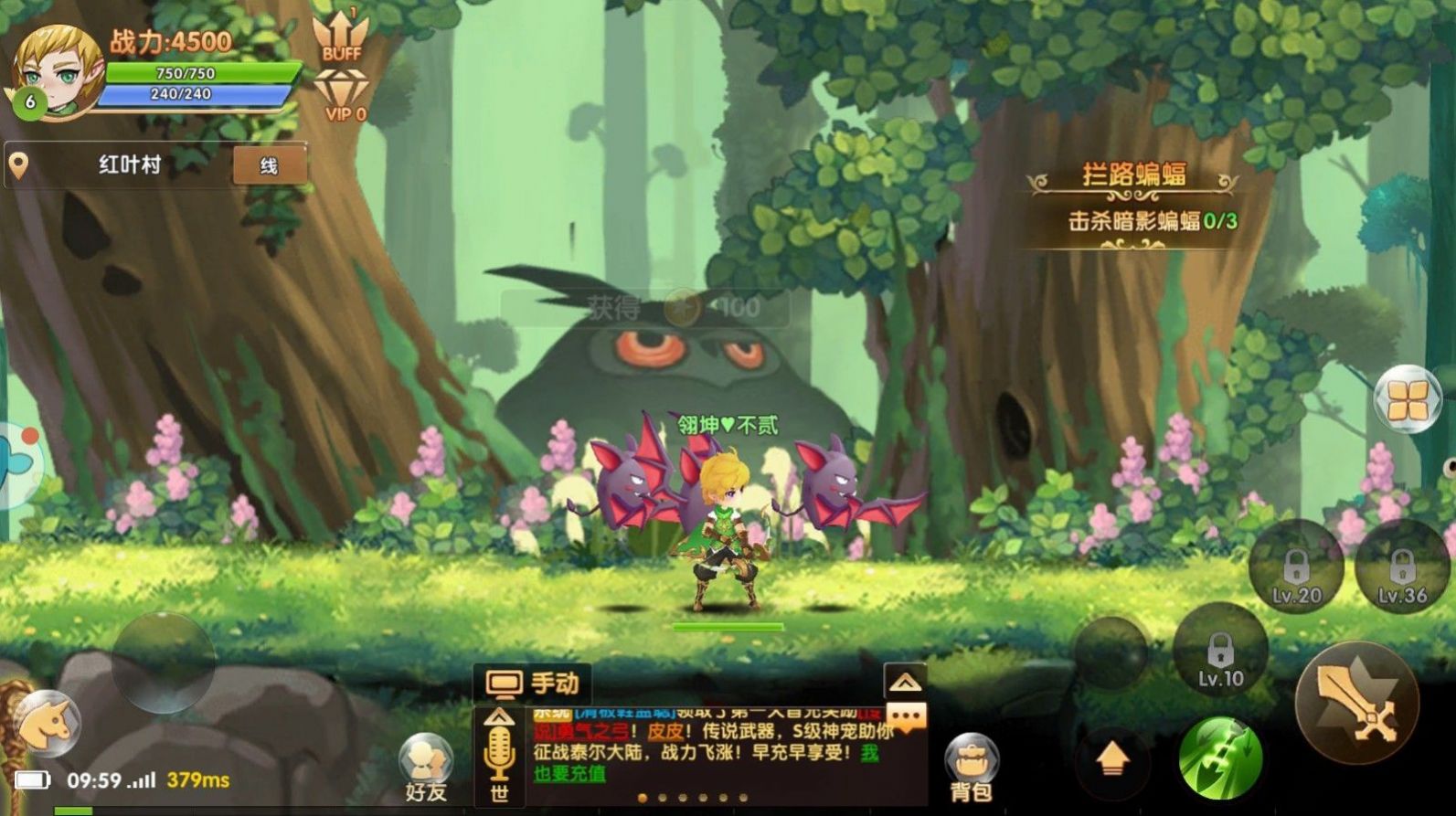Open the horse mount icon
Image resolution: width=1456 pixels, height=816 pixels.
(x=48, y=724)
